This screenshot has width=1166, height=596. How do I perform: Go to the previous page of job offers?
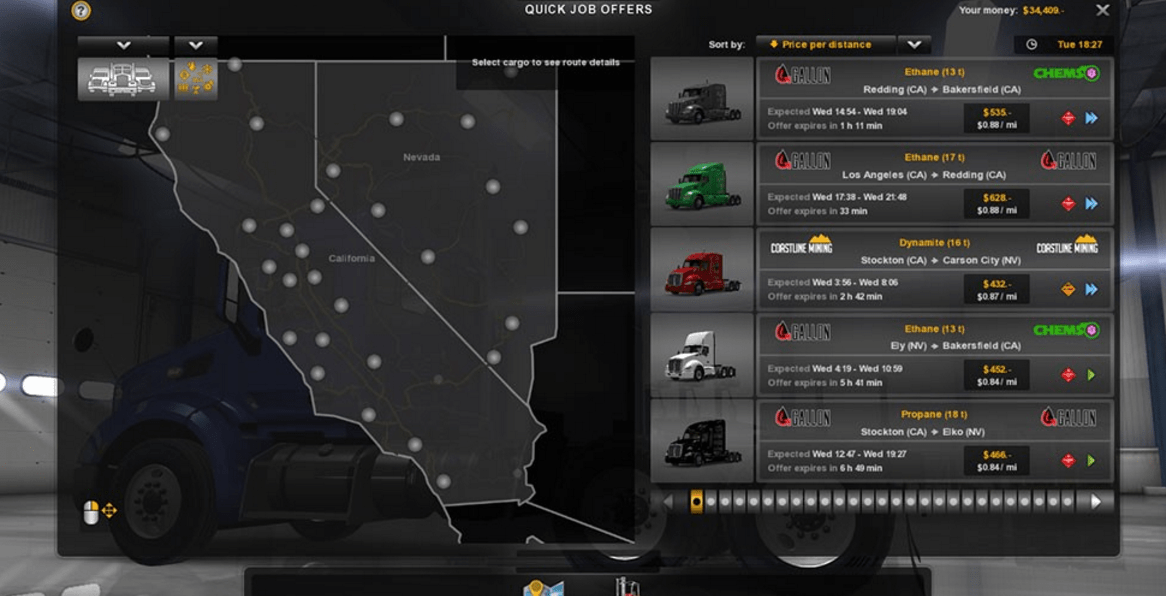coord(669,502)
